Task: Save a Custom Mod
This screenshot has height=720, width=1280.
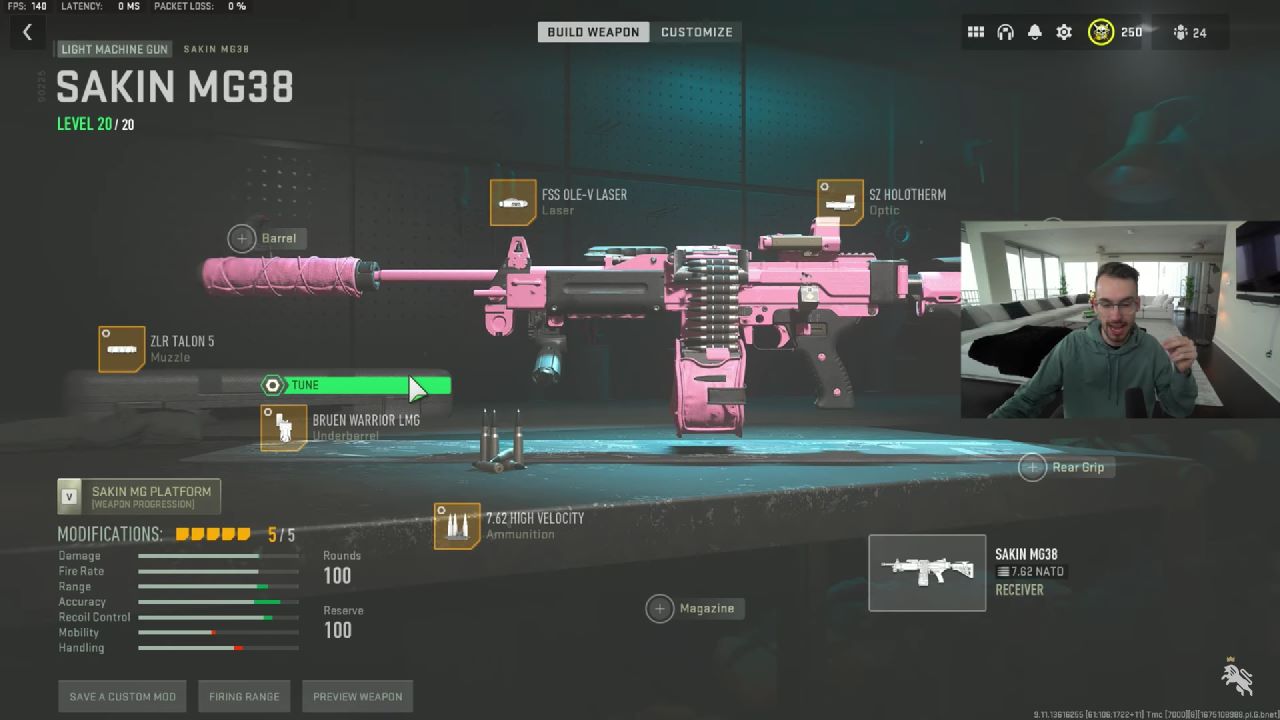Action: point(122,696)
